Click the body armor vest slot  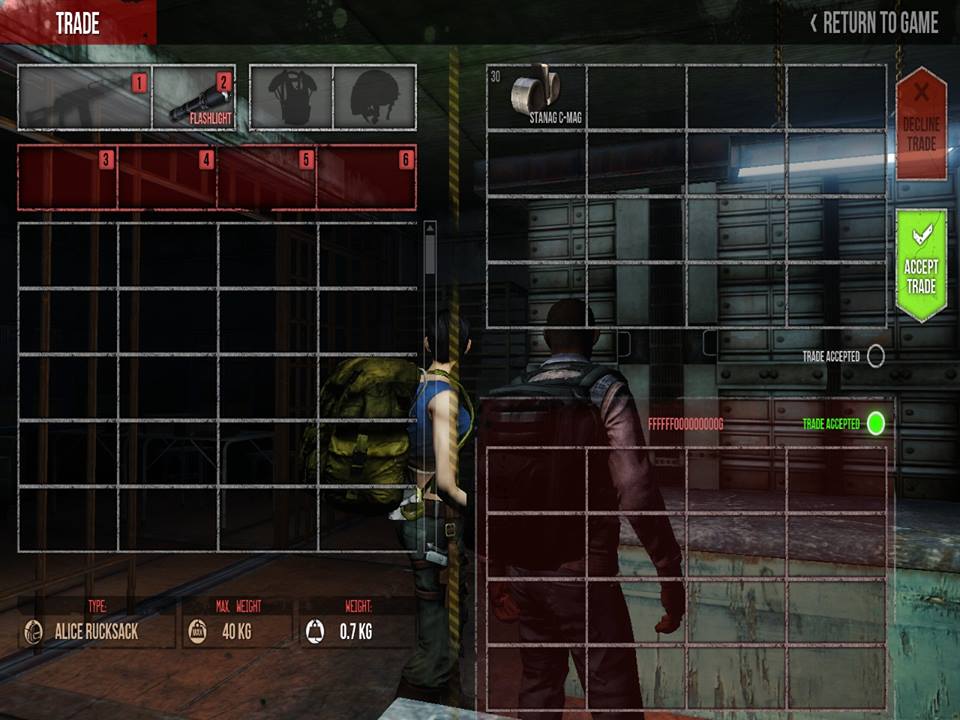click(x=292, y=98)
